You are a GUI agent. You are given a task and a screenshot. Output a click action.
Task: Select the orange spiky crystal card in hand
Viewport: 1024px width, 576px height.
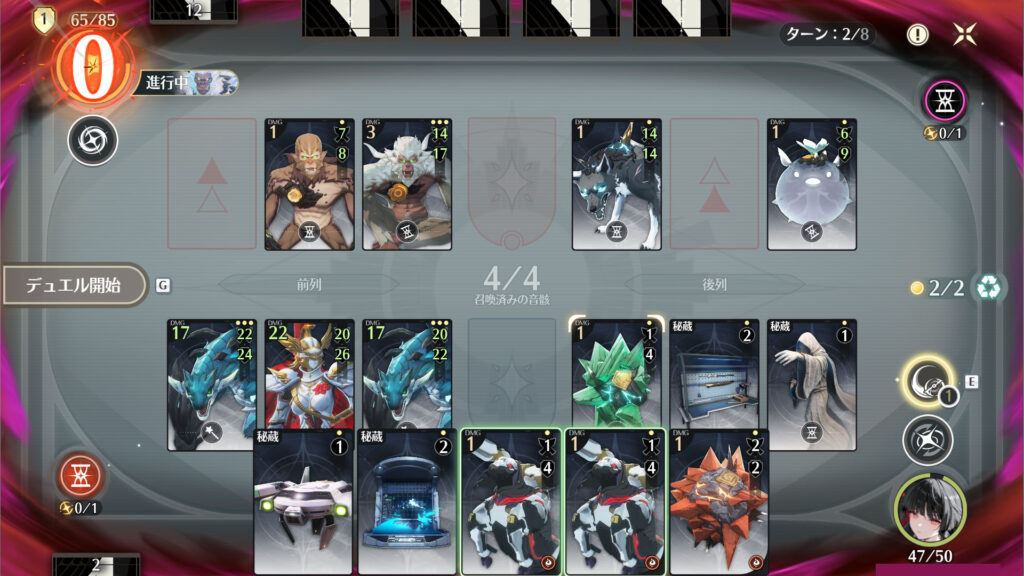[x=720, y=502]
